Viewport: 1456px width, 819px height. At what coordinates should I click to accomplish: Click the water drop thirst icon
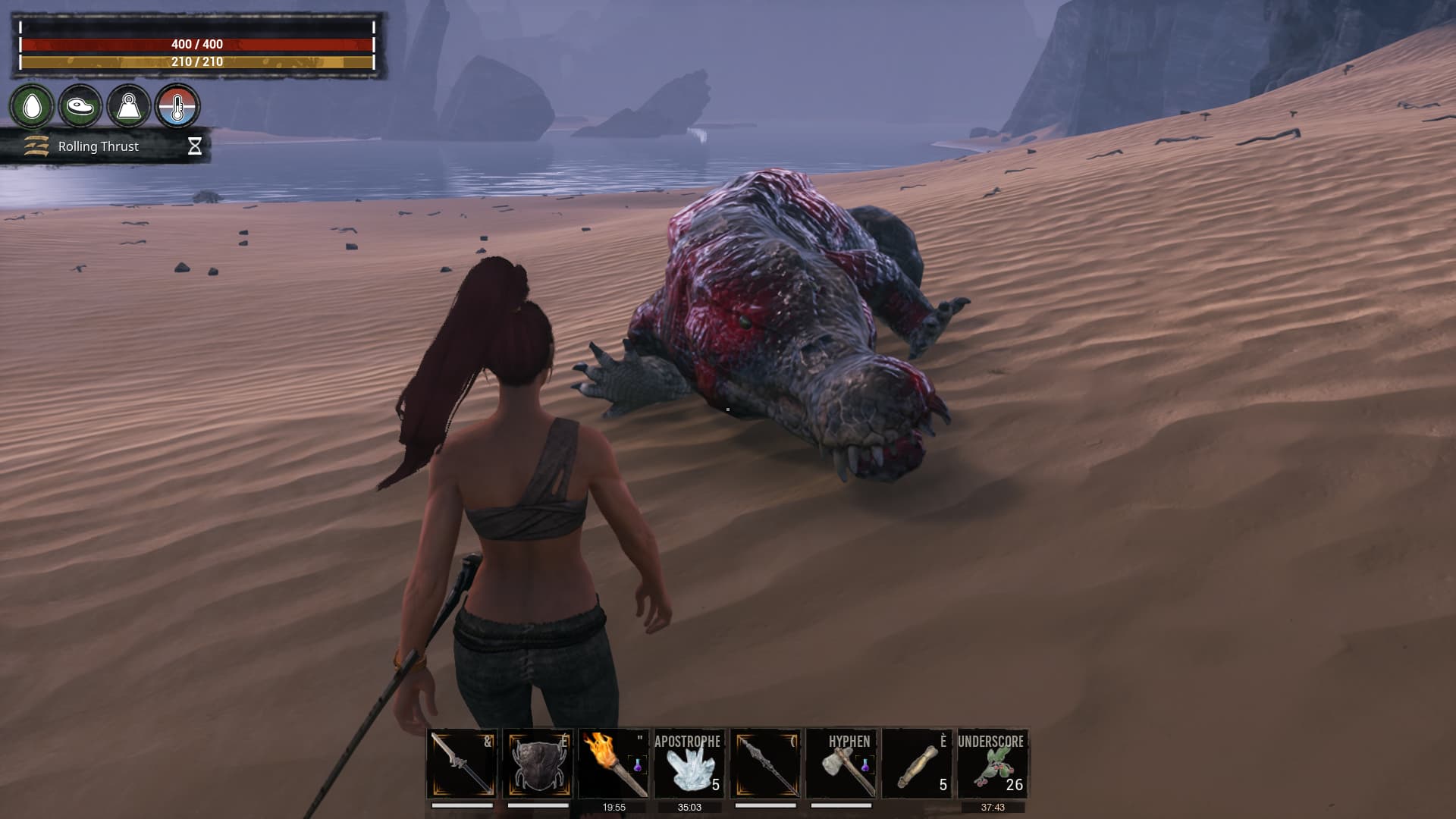pos(32,106)
